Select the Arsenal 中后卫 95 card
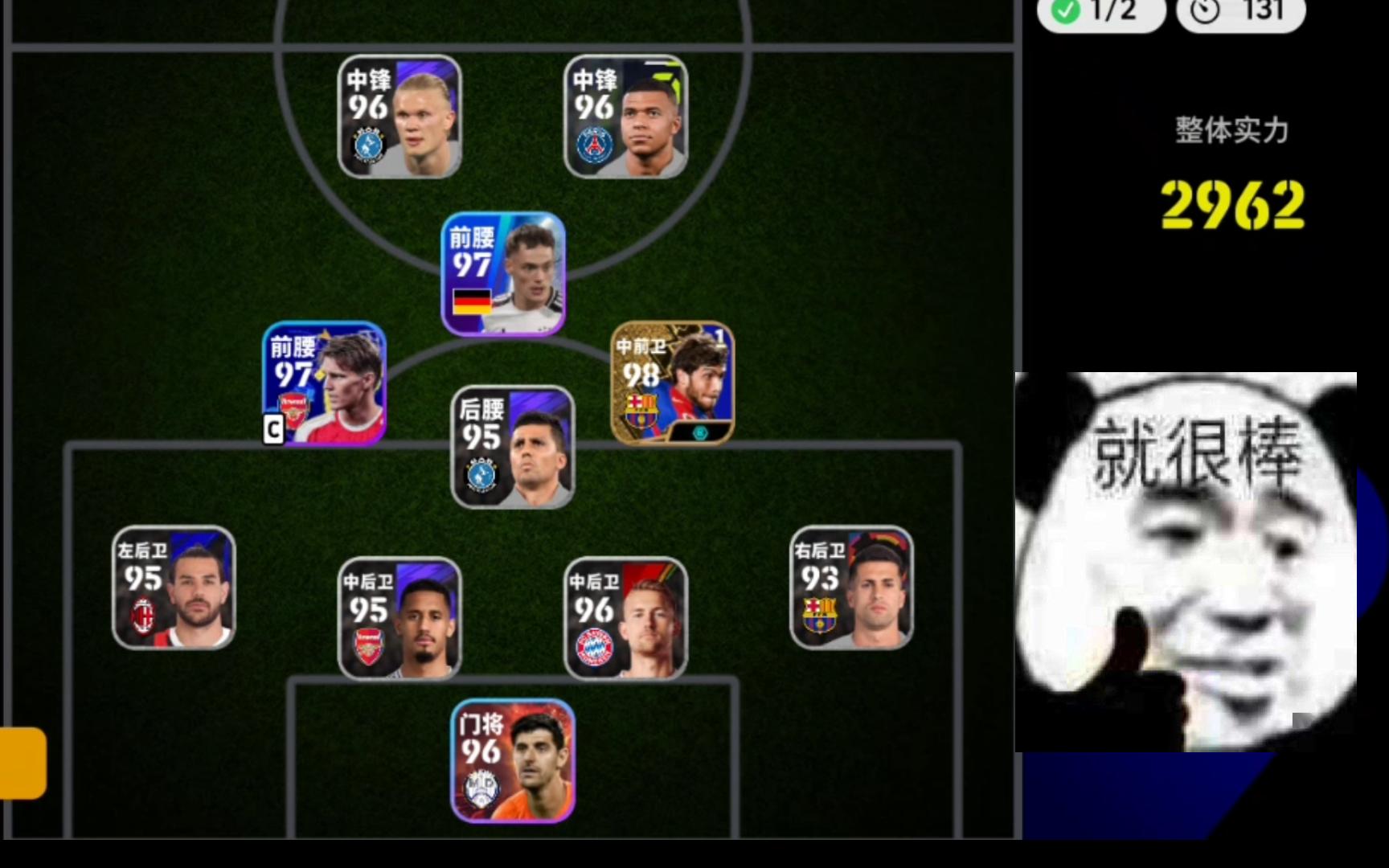This screenshot has width=1389, height=868. click(x=399, y=618)
